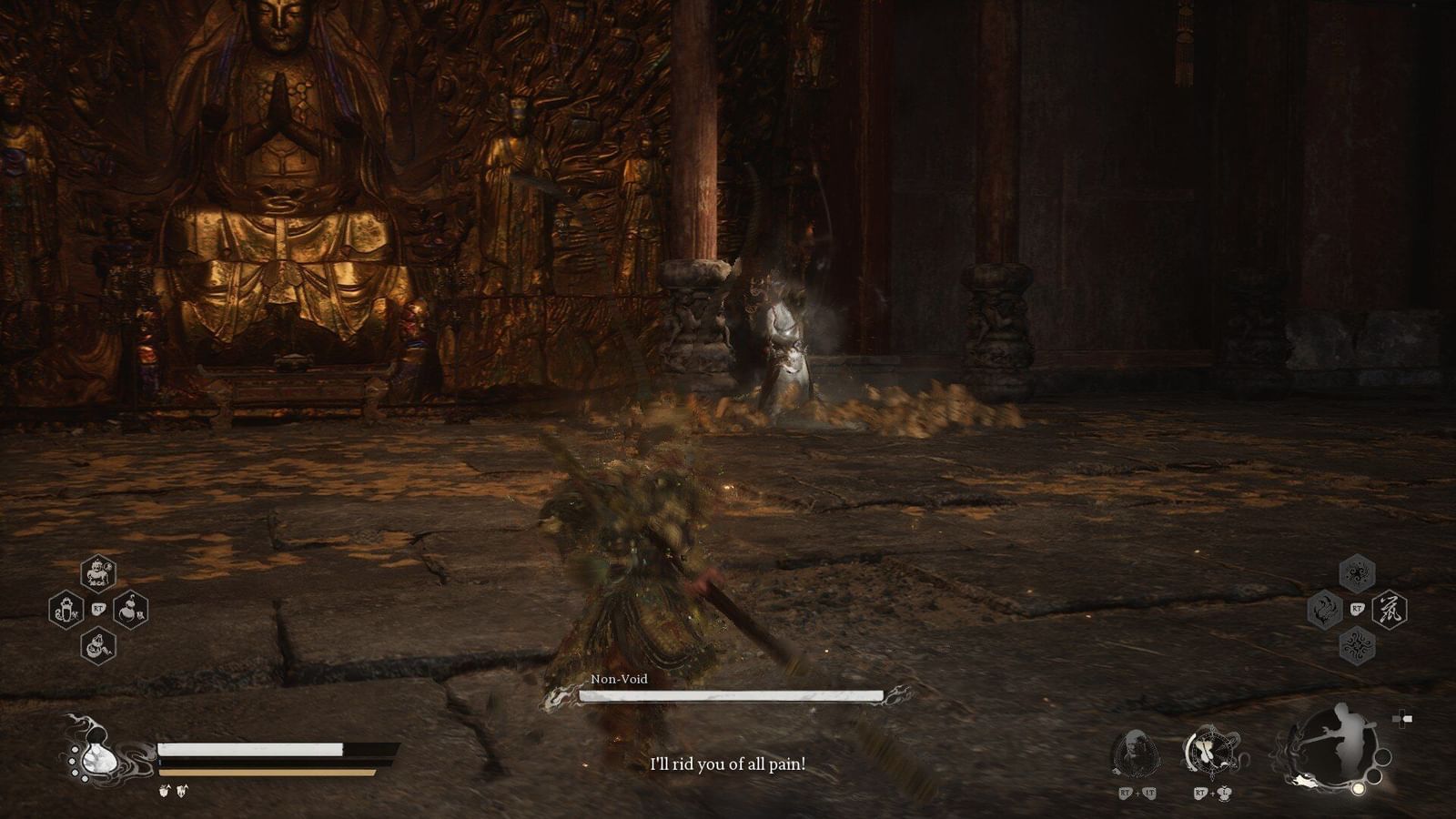This screenshot has height=819, width=1456.
Task: Select the left spell hexagon icon
Action: 1324,608
